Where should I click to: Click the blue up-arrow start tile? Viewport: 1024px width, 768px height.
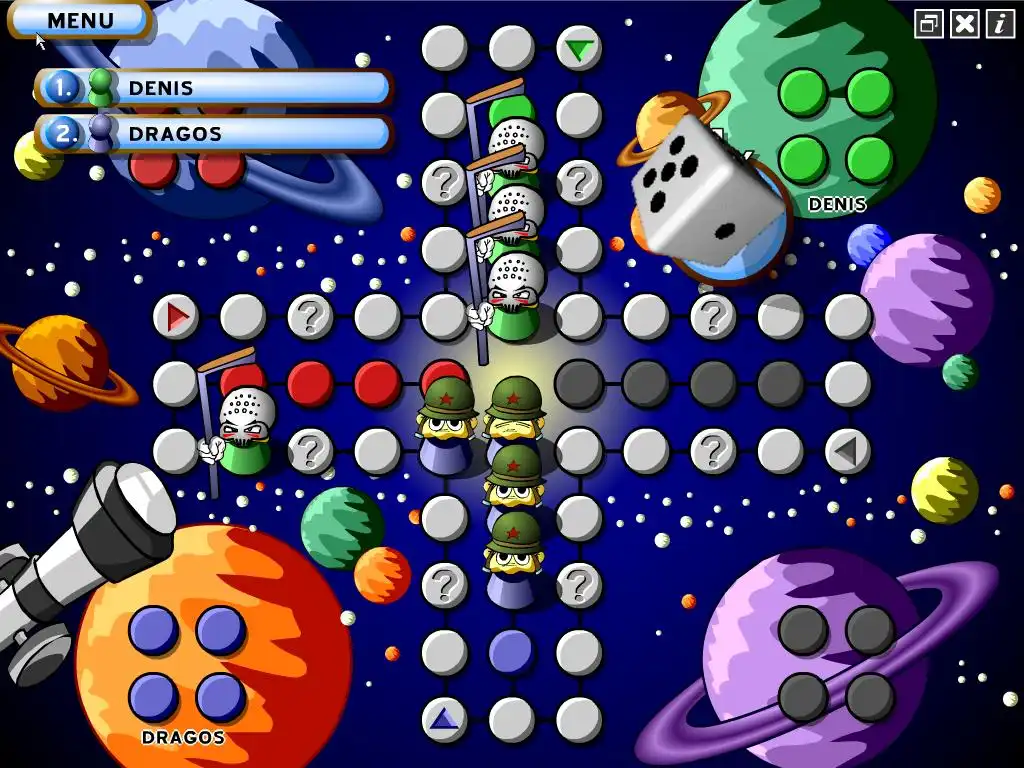pos(444,719)
